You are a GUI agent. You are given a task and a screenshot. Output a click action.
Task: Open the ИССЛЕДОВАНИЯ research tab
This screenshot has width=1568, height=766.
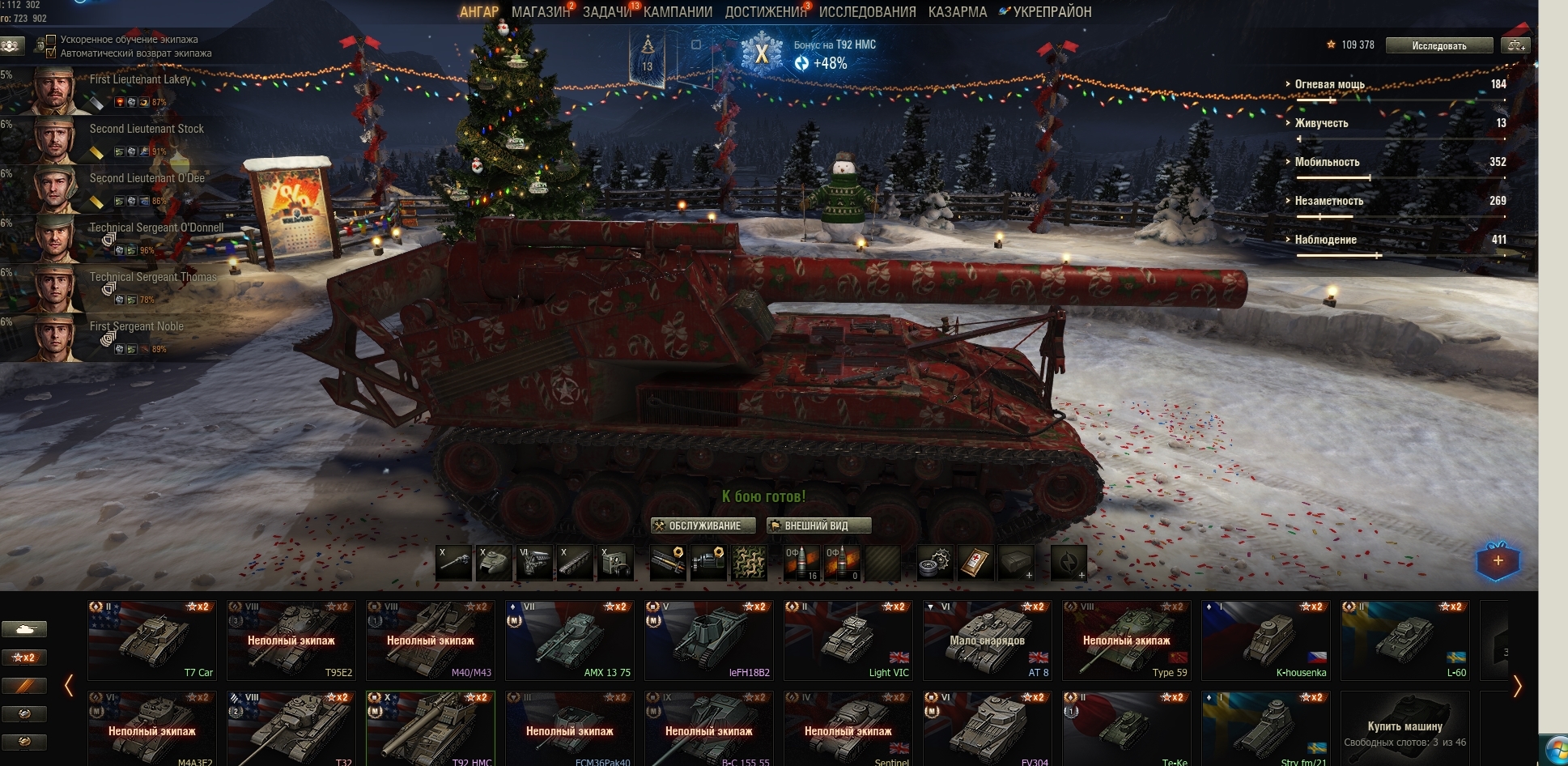[867, 12]
